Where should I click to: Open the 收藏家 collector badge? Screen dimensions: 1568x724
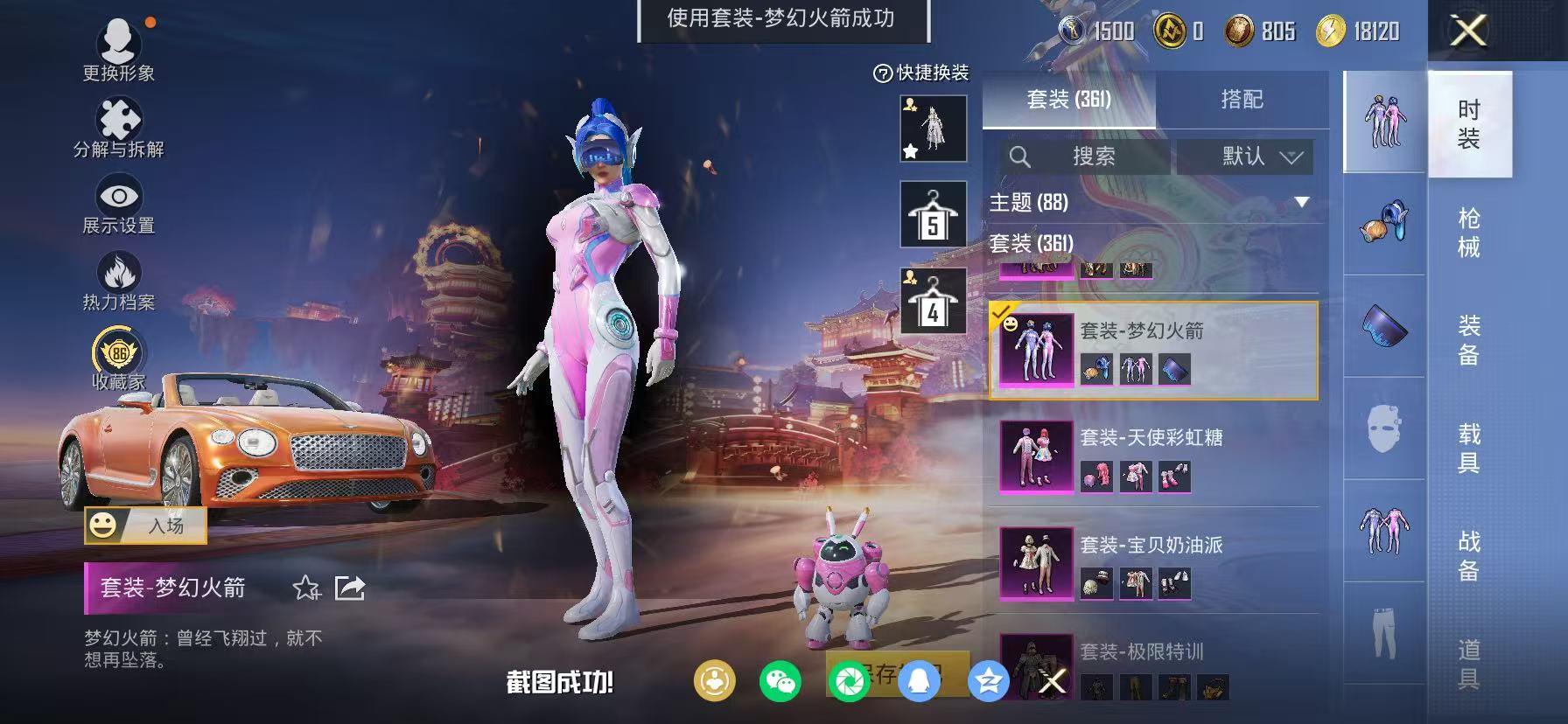[x=117, y=352]
